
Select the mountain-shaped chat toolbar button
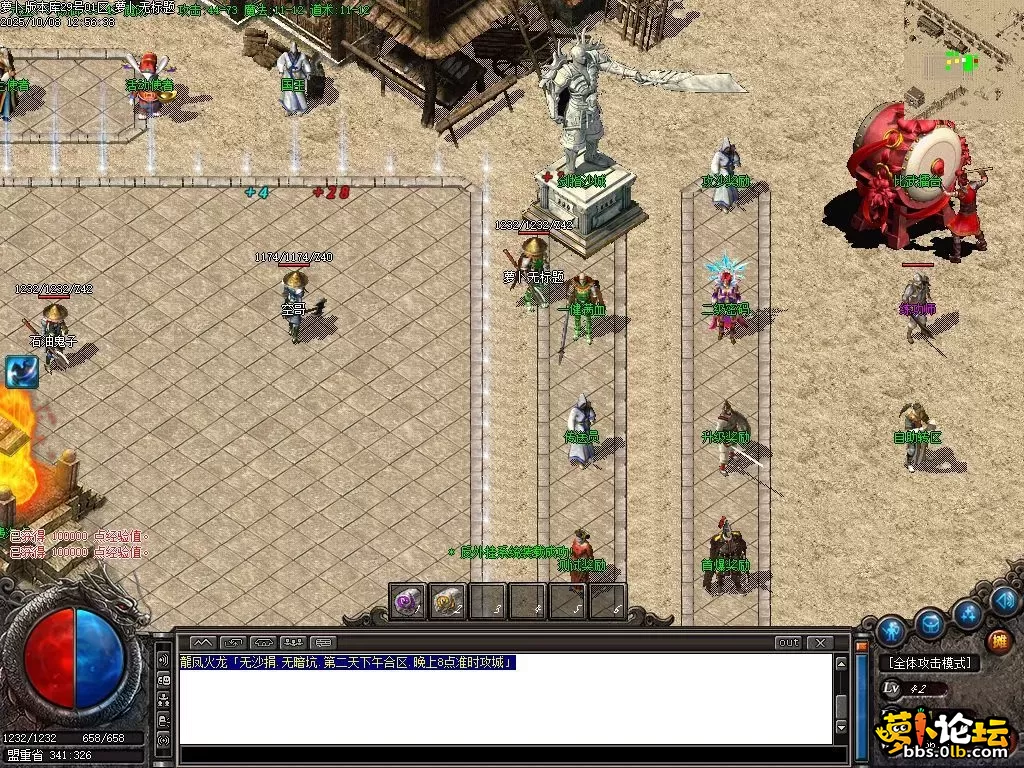point(203,642)
